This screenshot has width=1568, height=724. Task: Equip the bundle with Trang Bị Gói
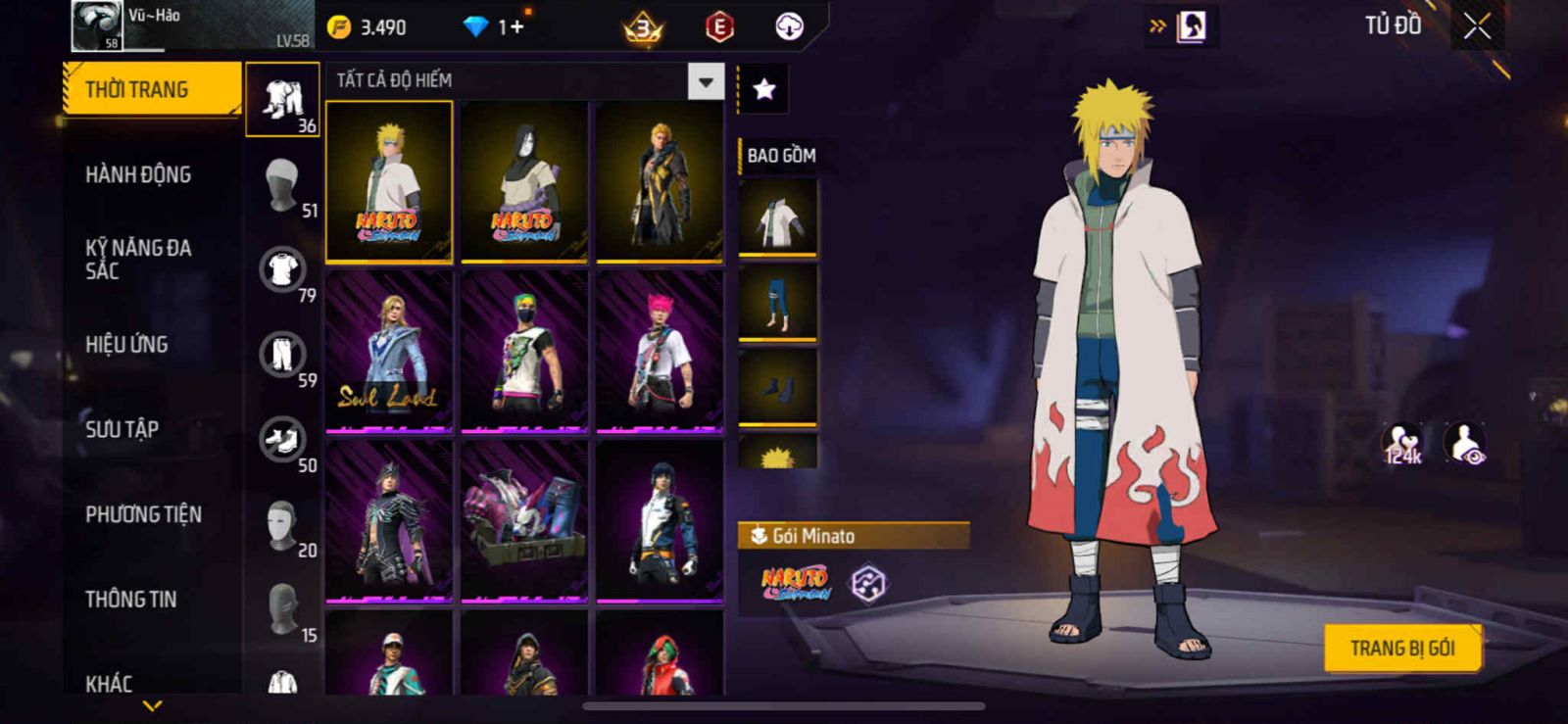pos(1401,648)
